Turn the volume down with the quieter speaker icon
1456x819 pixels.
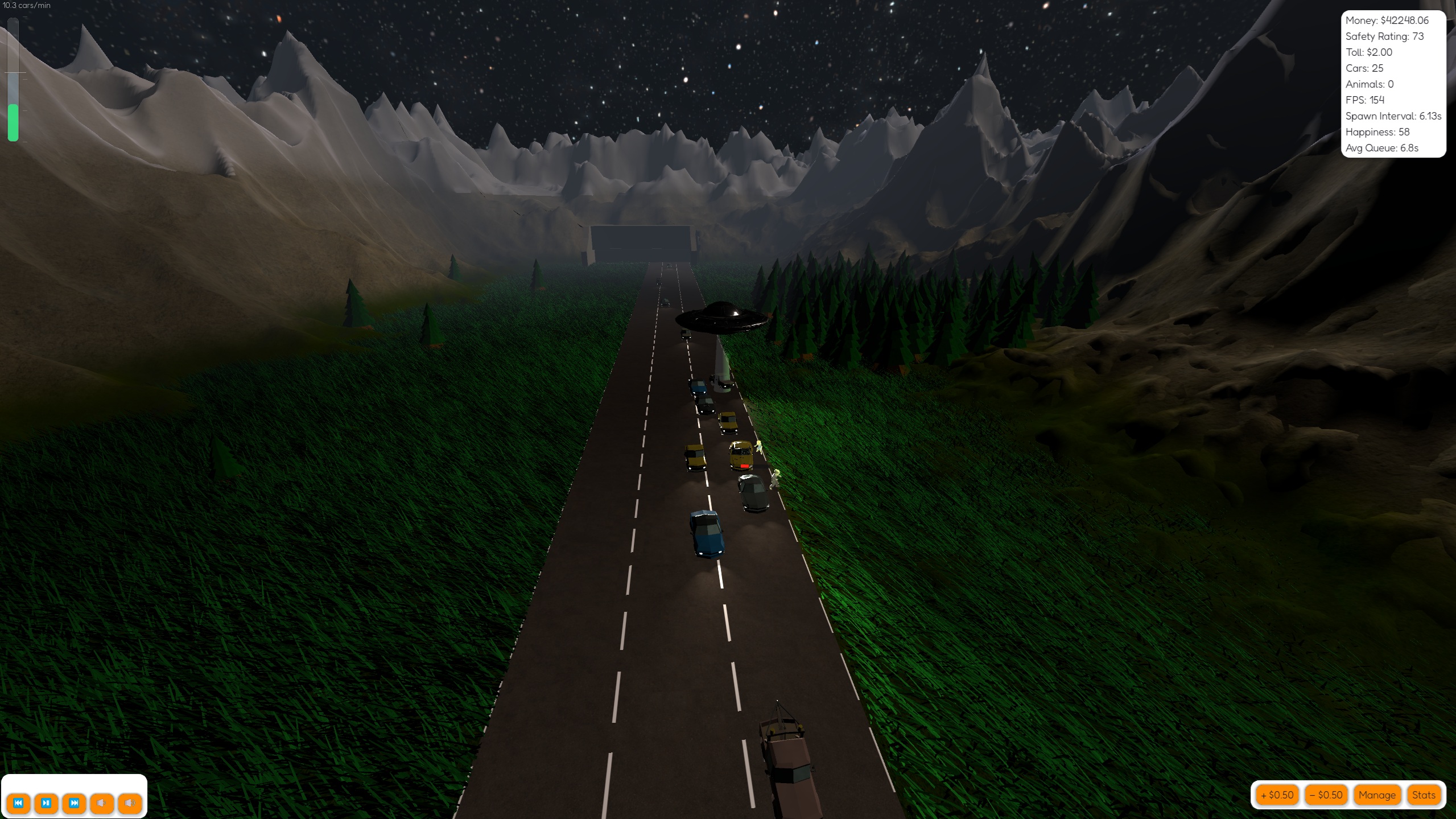point(102,803)
